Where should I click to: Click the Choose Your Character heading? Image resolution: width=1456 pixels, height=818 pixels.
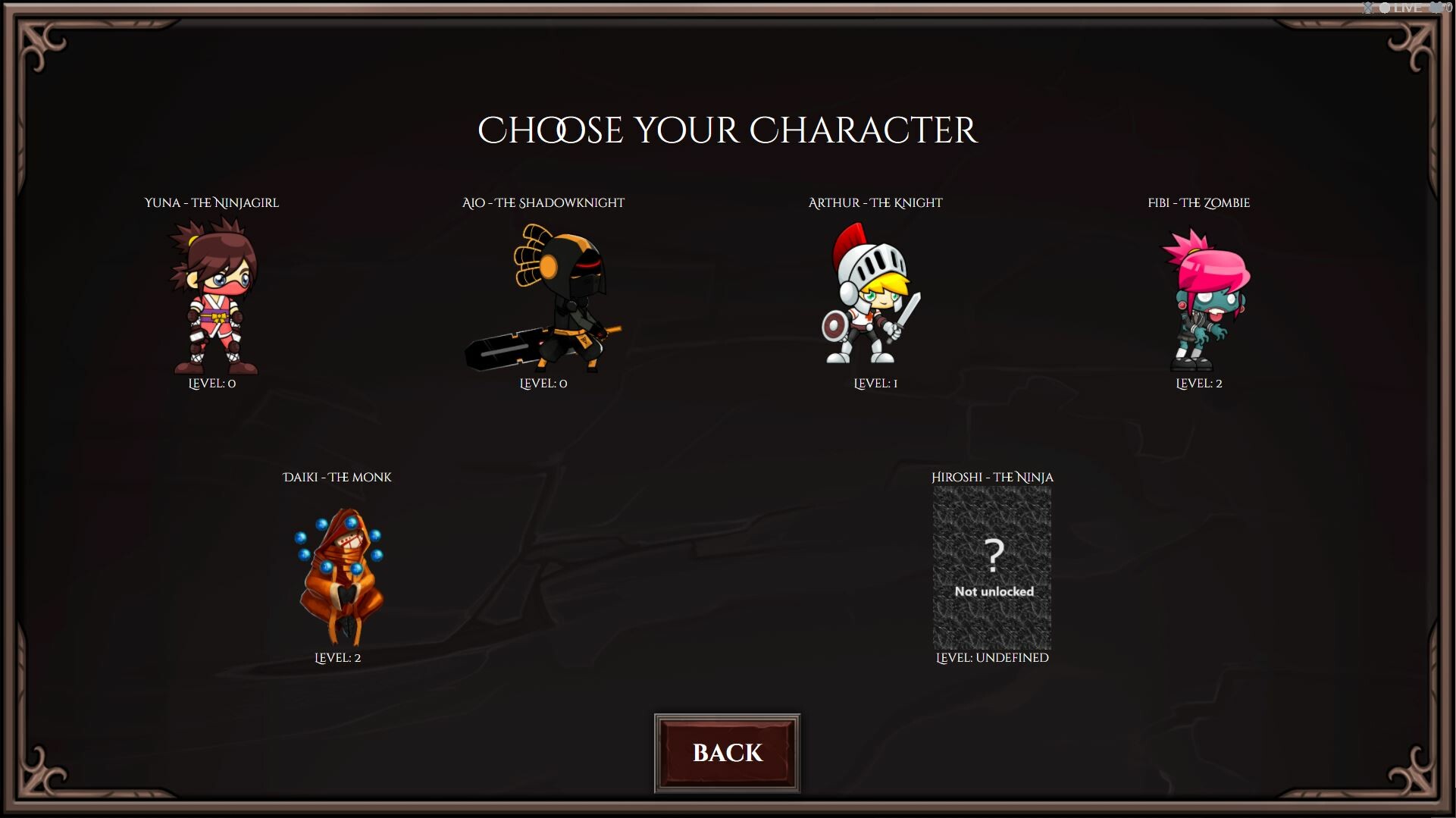(x=728, y=129)
